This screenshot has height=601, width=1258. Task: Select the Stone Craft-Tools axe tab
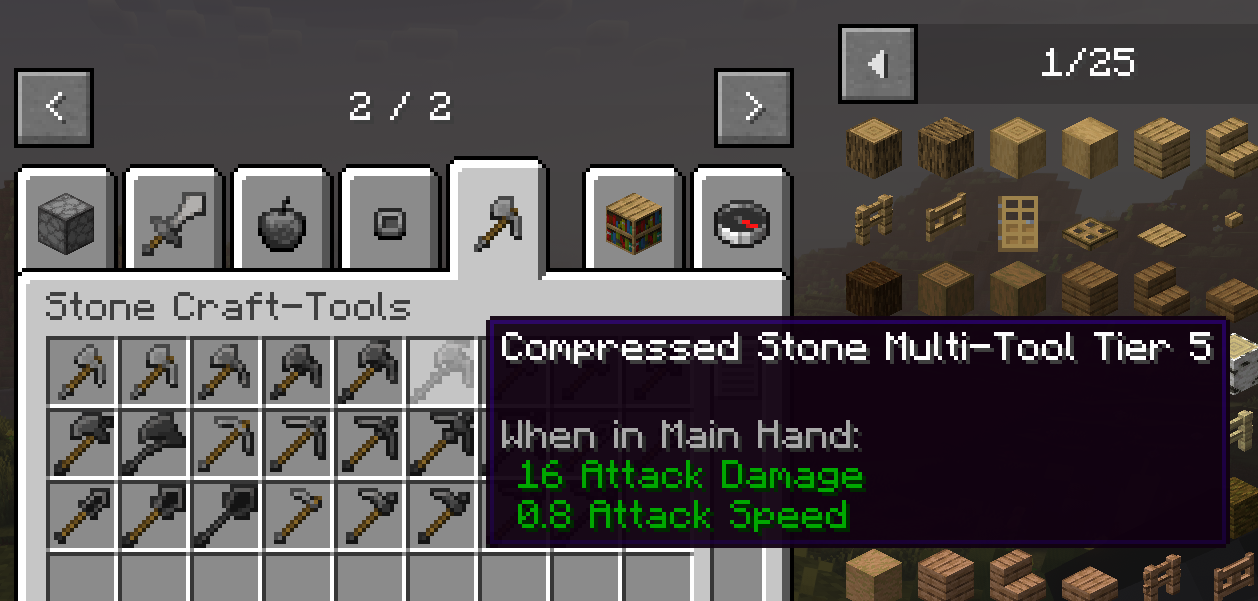[497, 220]
